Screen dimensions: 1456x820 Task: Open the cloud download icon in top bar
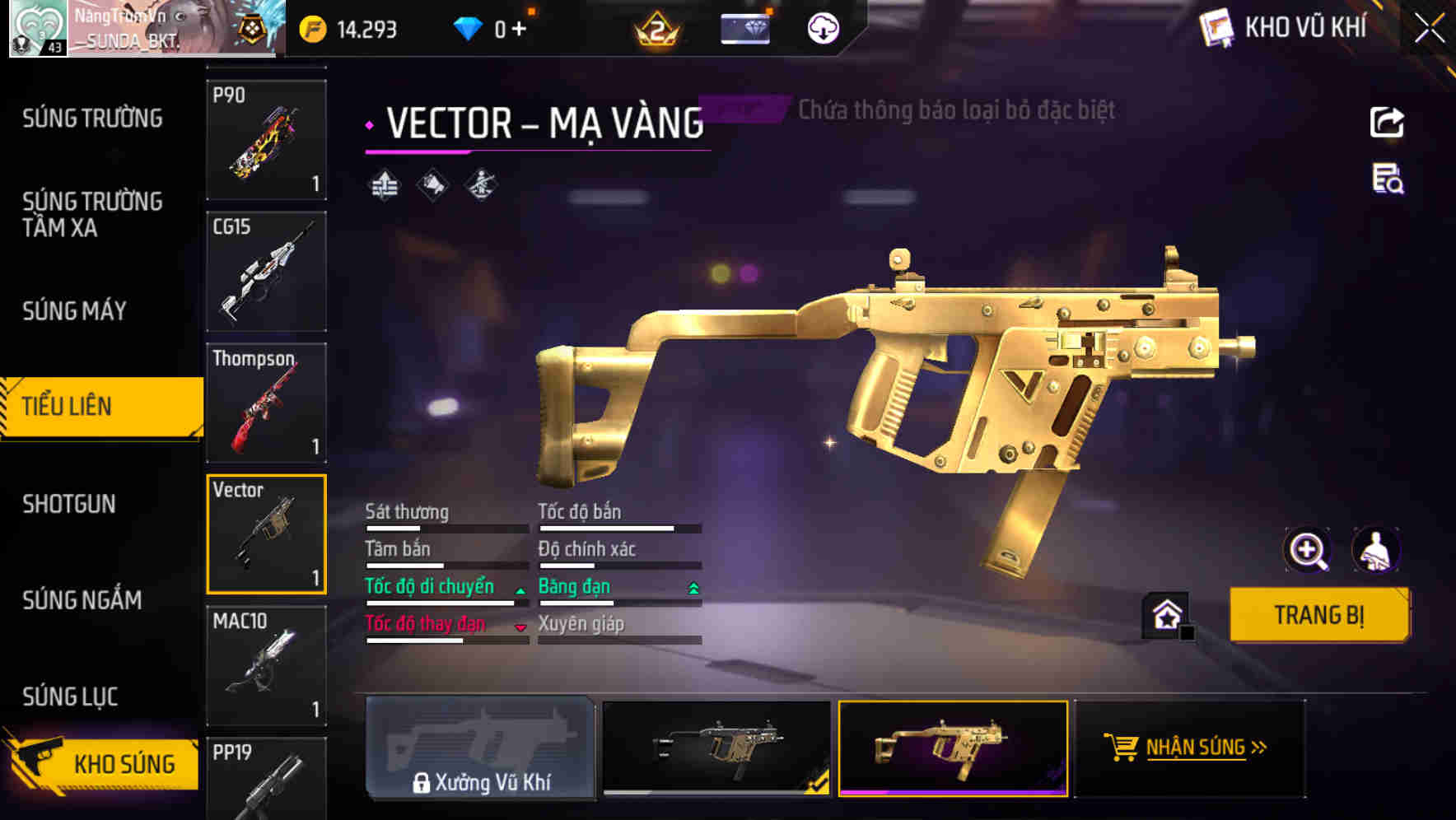(x=823, y=27)
